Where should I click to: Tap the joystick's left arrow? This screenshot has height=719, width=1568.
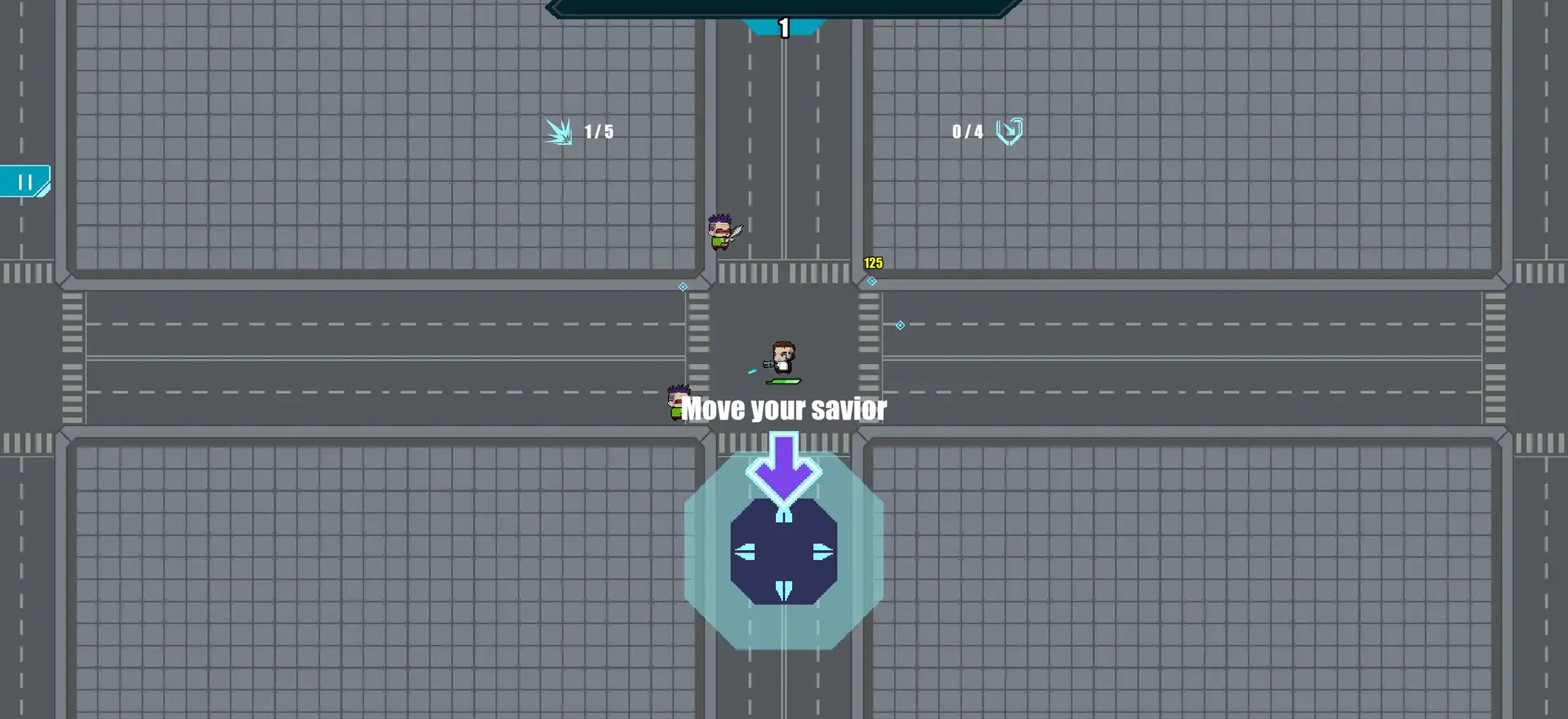[x=745, y=553]
